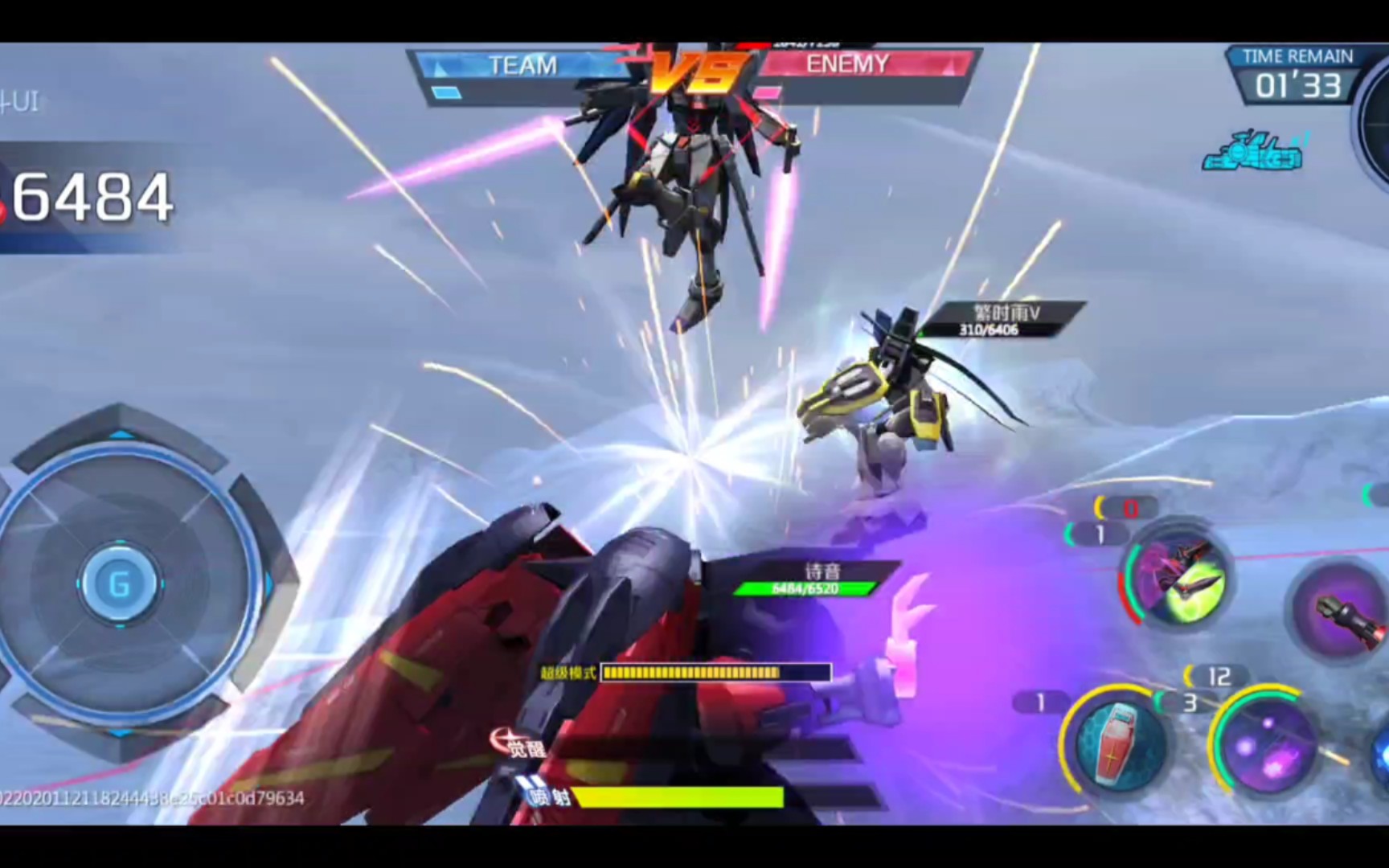Fire the black arm cannon weapon
1389x868 pixels.
[1342, 611]
